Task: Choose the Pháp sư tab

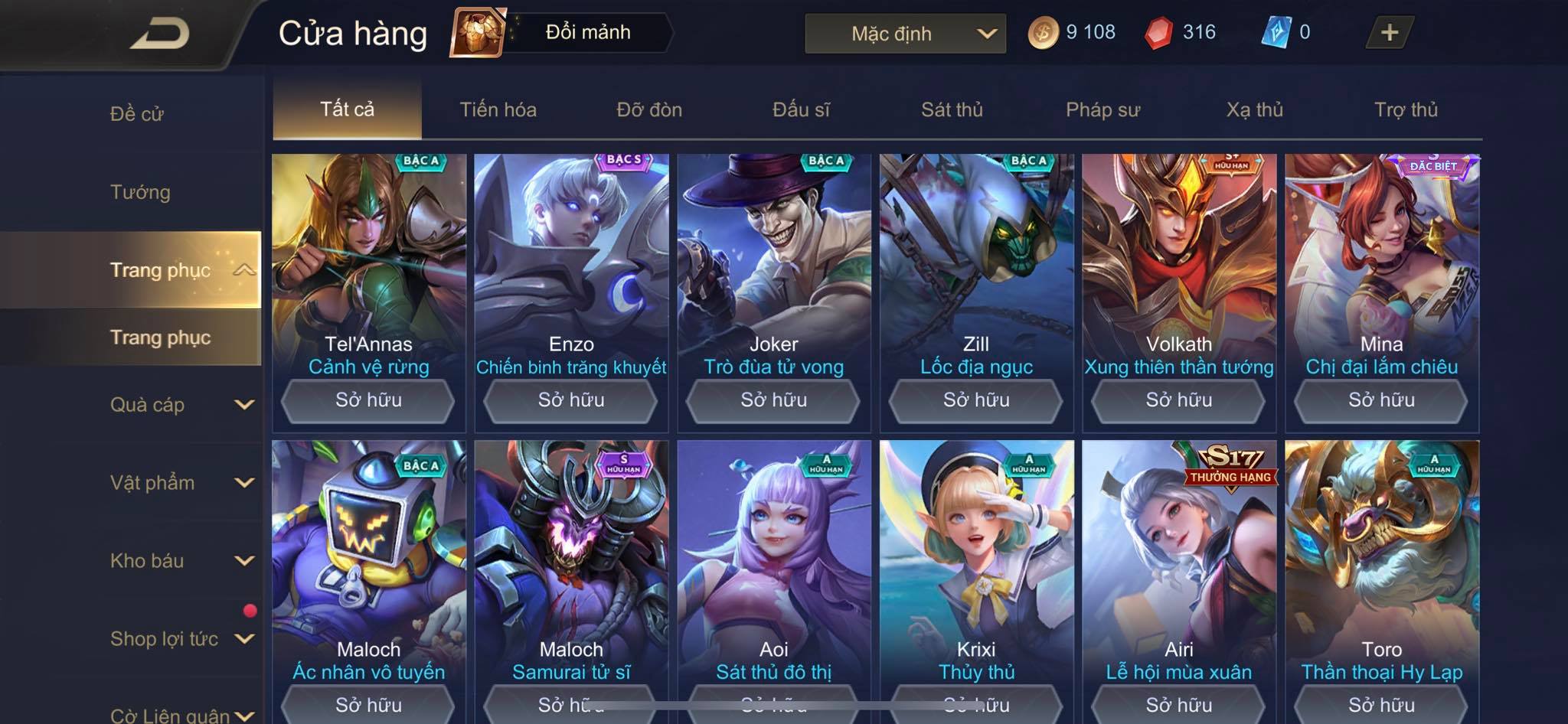Action: (1102, 110)
